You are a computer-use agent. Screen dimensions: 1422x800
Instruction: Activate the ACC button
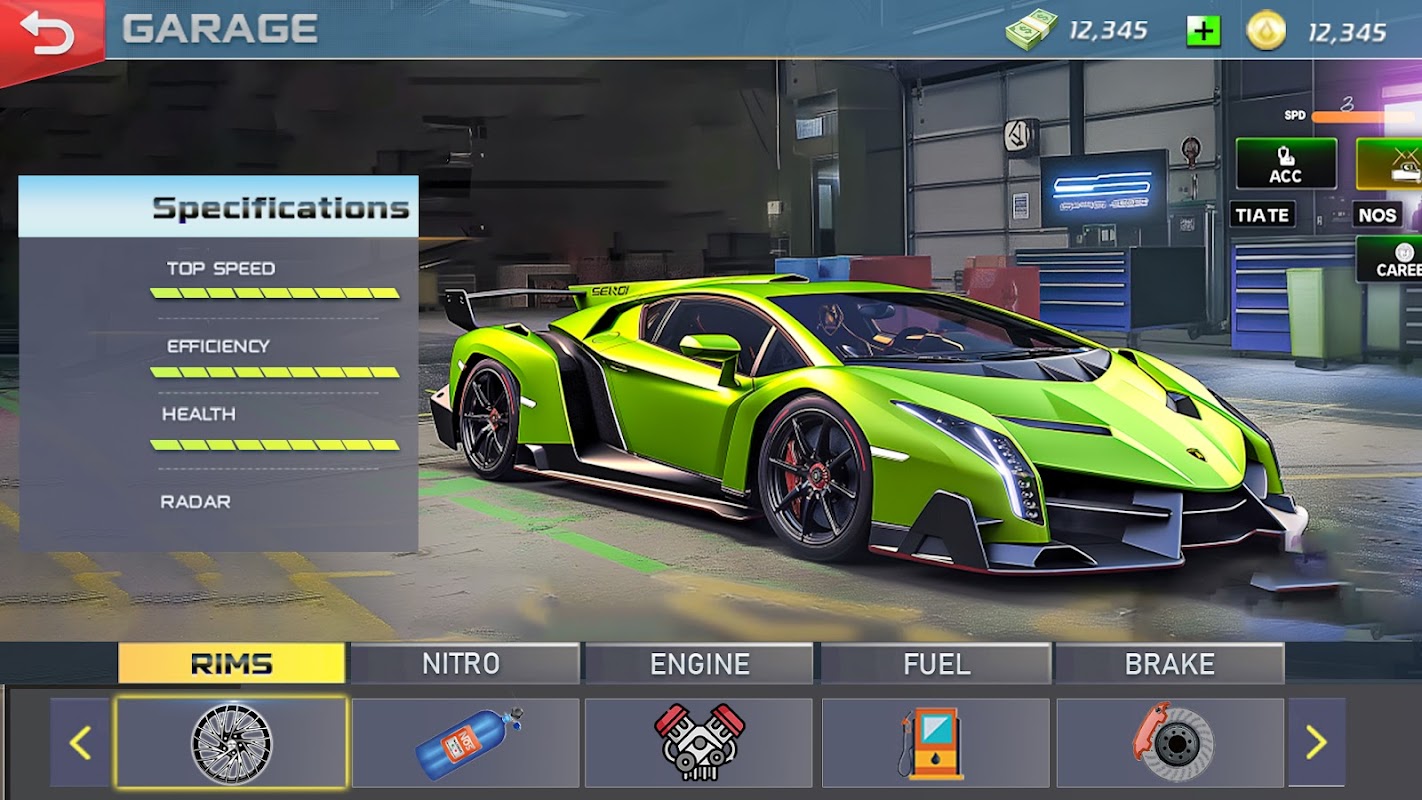tap(1285, 164)
